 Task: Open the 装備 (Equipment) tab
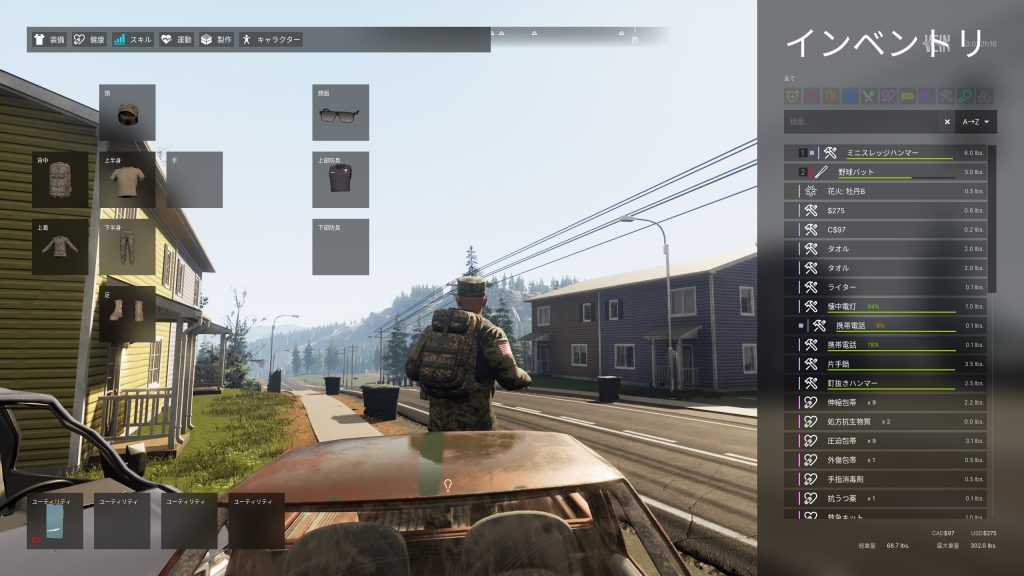(x=51, y=40)
